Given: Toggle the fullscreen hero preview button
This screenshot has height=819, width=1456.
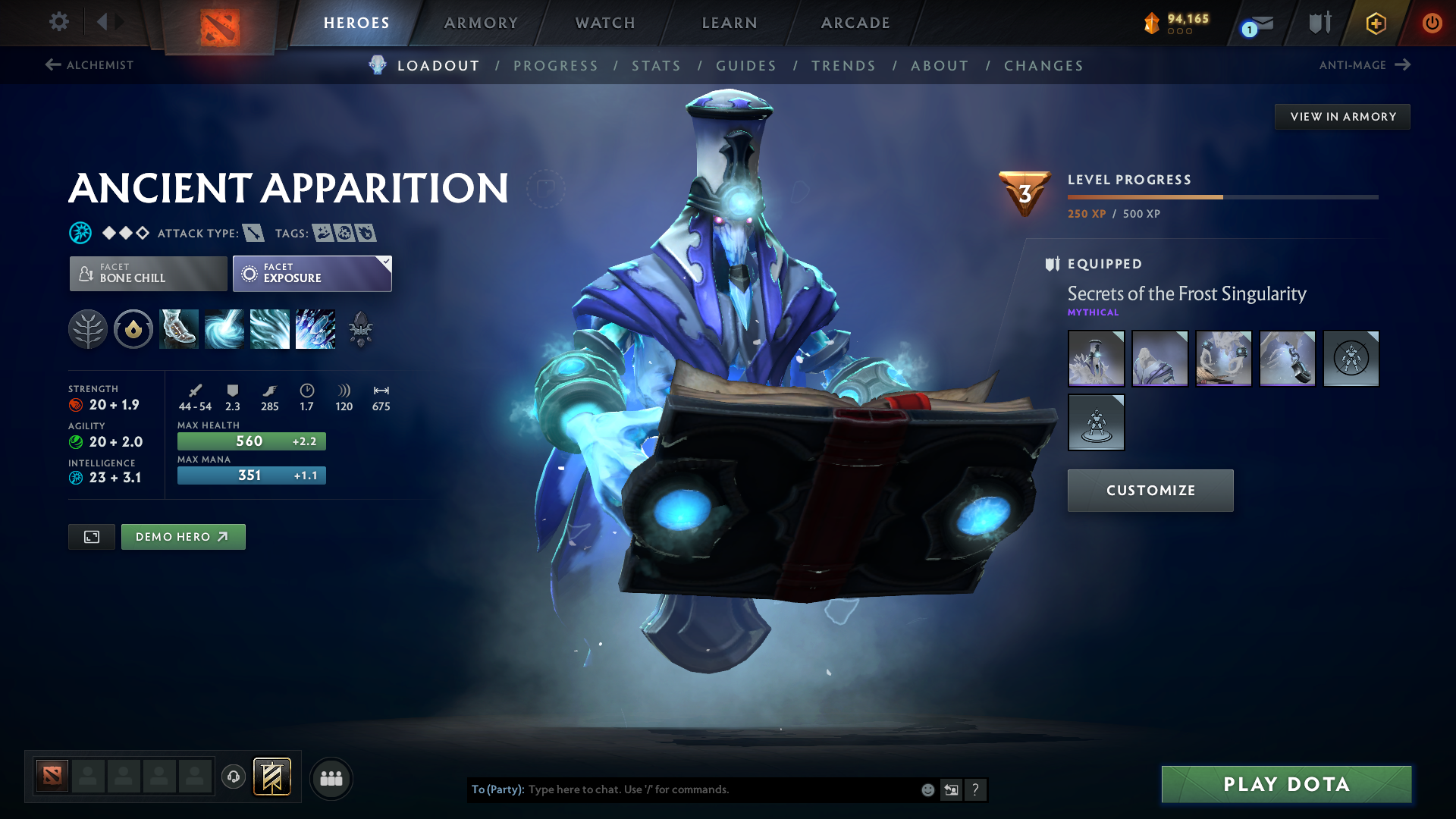Looking at the screenshot, I should pos(91,536).
